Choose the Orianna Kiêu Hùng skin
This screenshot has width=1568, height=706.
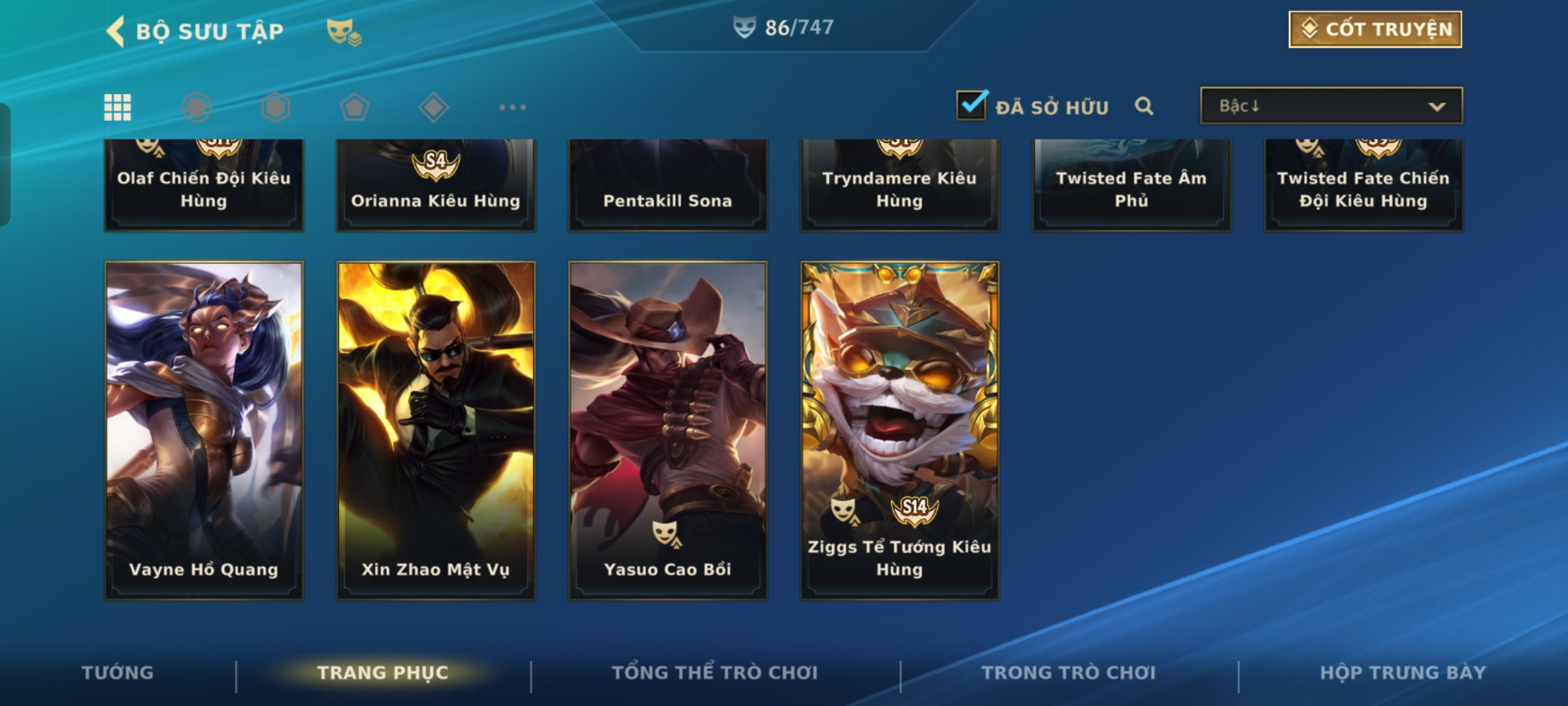(436, 186)
